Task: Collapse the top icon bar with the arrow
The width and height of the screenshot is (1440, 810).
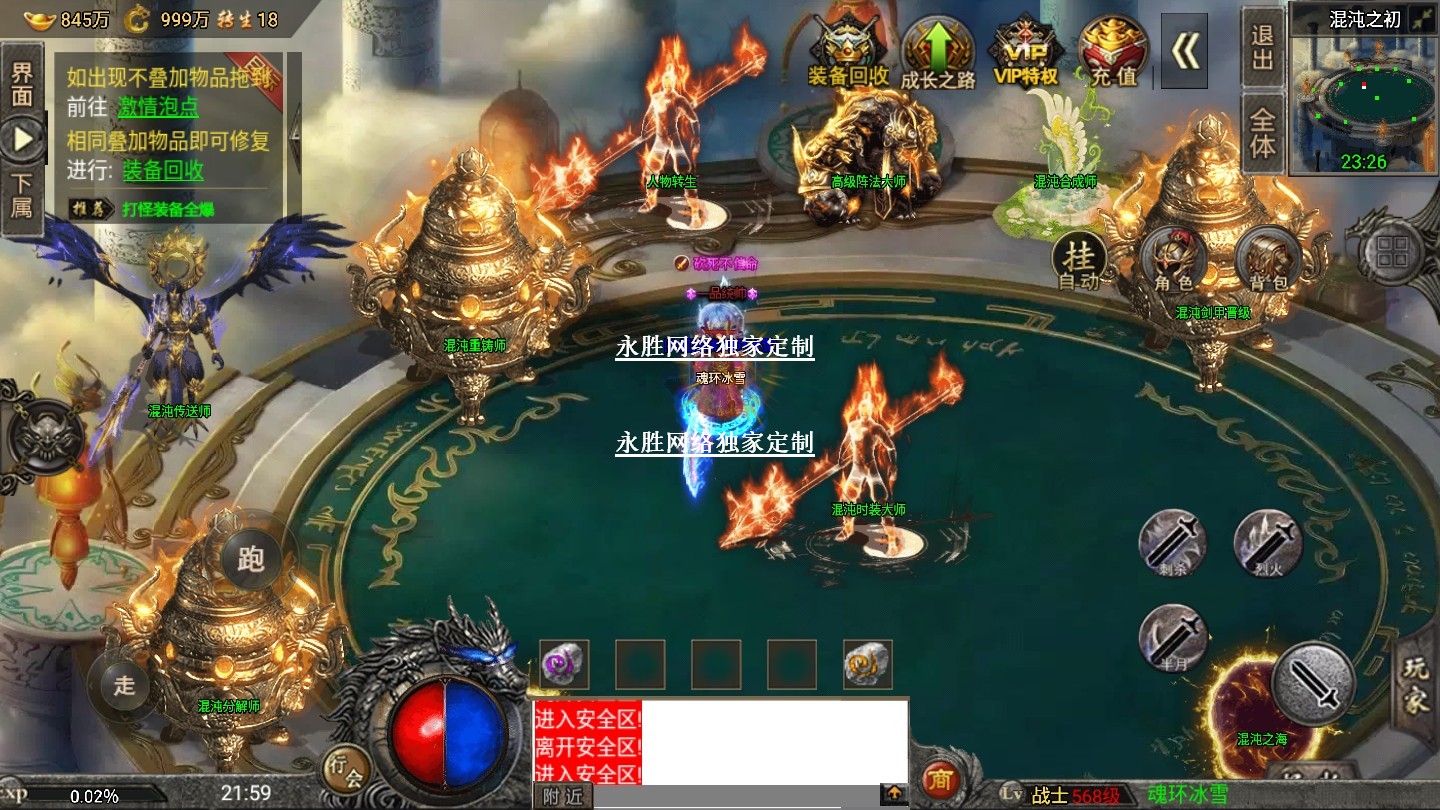Action: click(1184, 51)
